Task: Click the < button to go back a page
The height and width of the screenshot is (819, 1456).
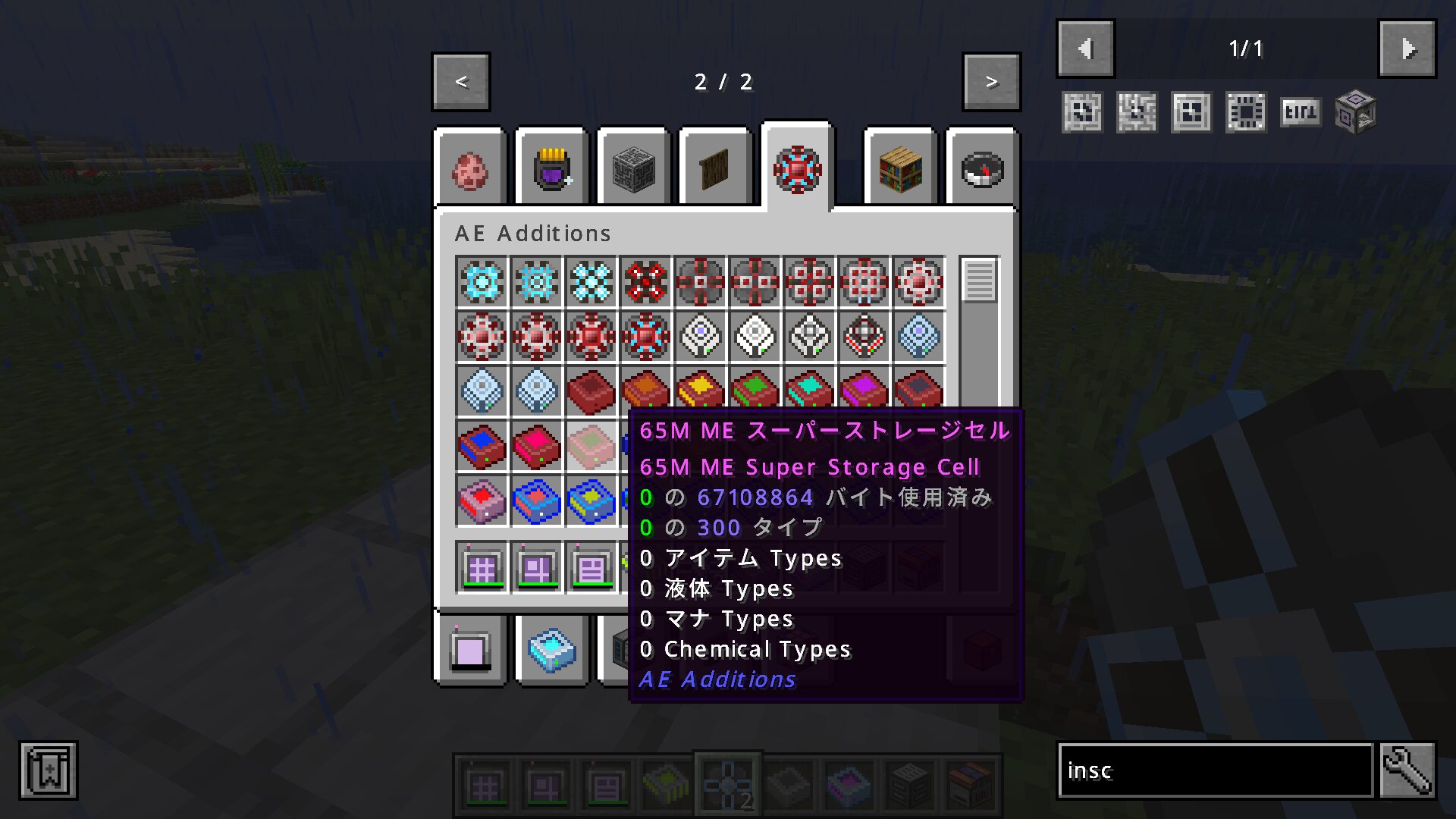Action: (460, 82)
